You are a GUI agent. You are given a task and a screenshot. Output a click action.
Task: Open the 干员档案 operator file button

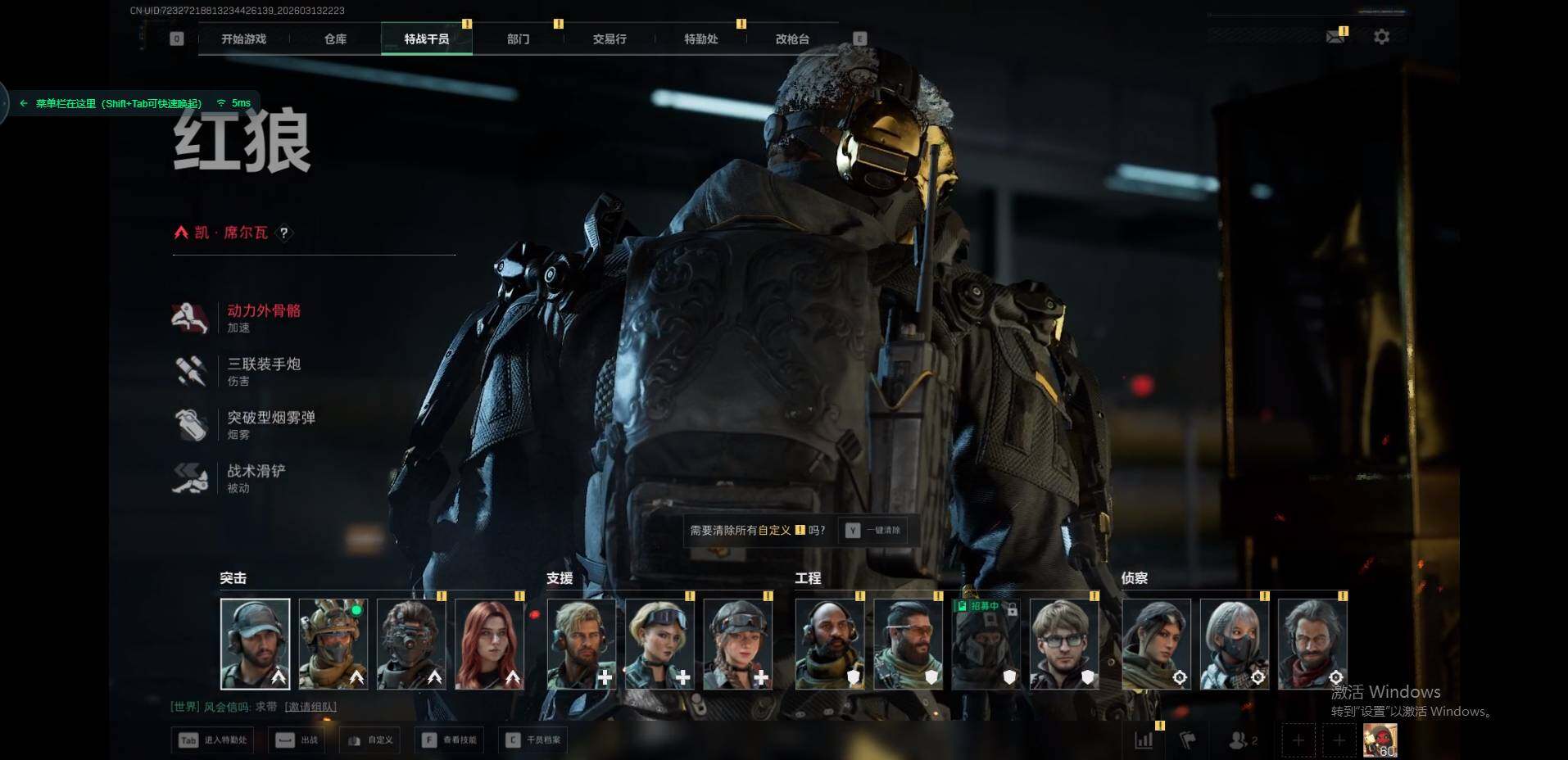pyautogui.click(x=536, y=740)
